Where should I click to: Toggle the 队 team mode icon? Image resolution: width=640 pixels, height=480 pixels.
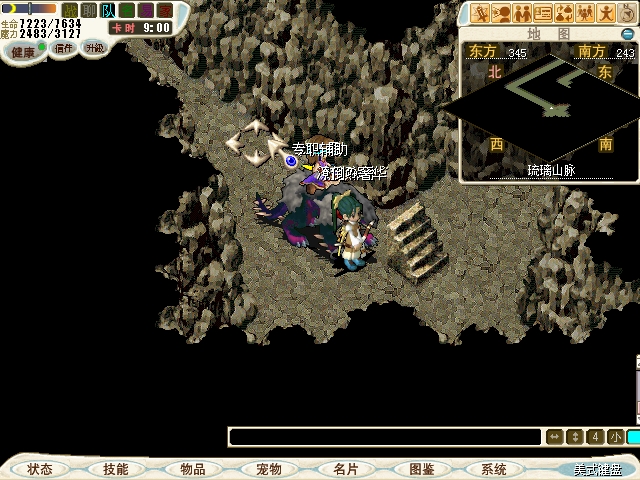107,10
